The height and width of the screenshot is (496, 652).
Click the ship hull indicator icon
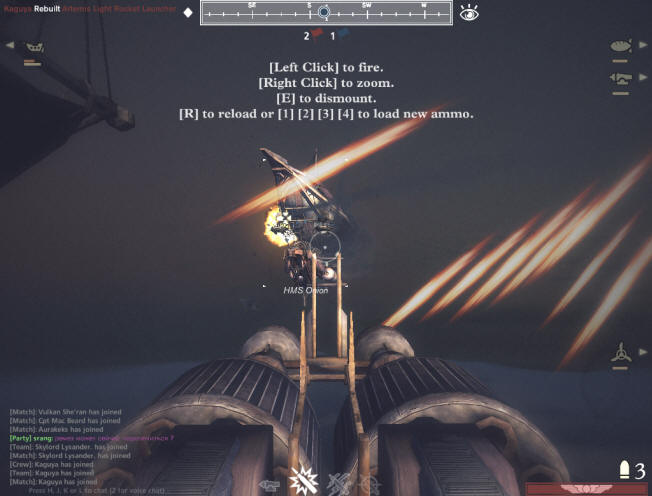coord(34,47)
